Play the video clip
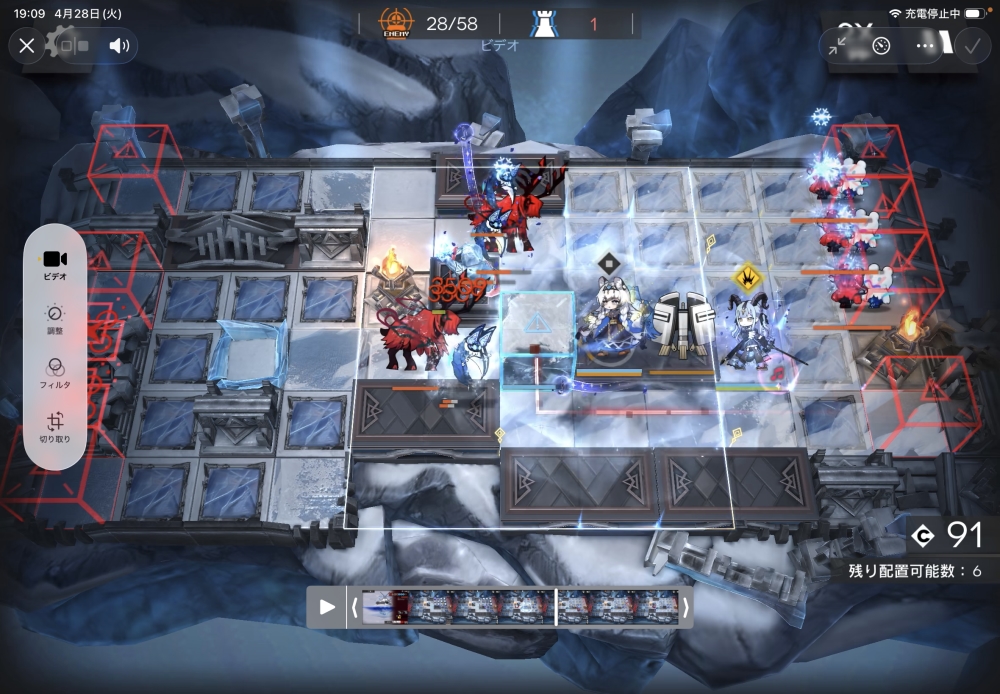The image size is (1000, 694). tap(327, 607)
